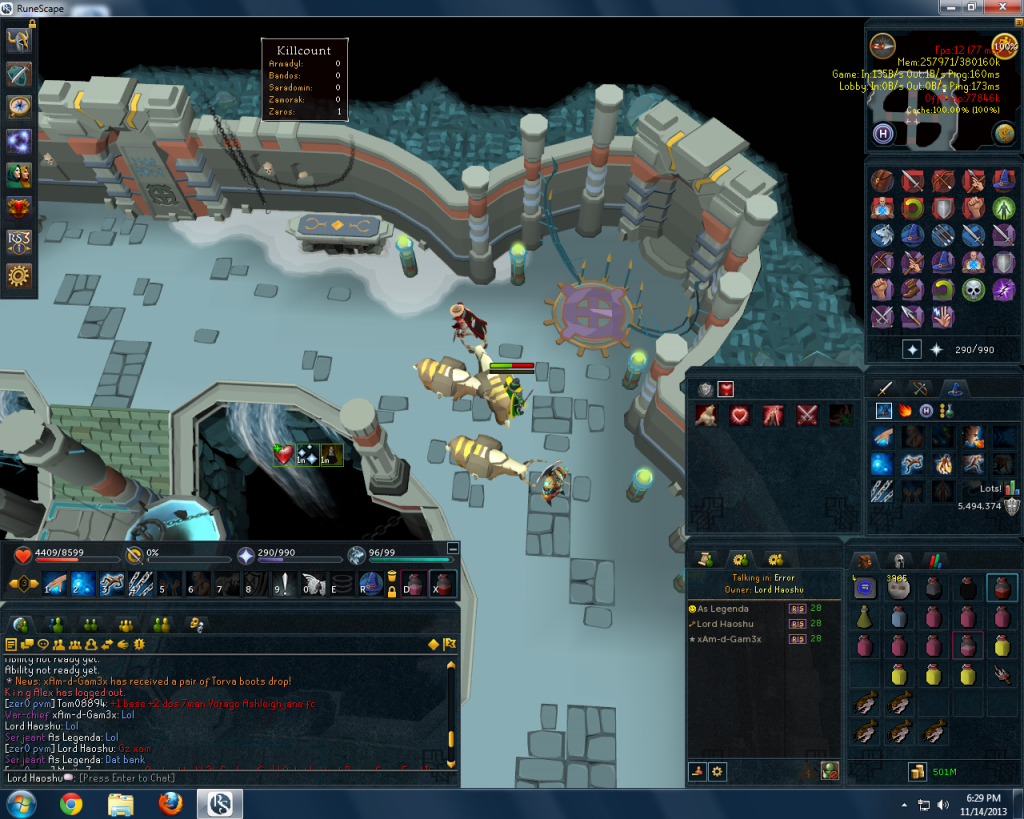This screenshot has width=1024, height=819.
Task: Switch to the worn equipment helmet tab
Action: coord(899,561)
